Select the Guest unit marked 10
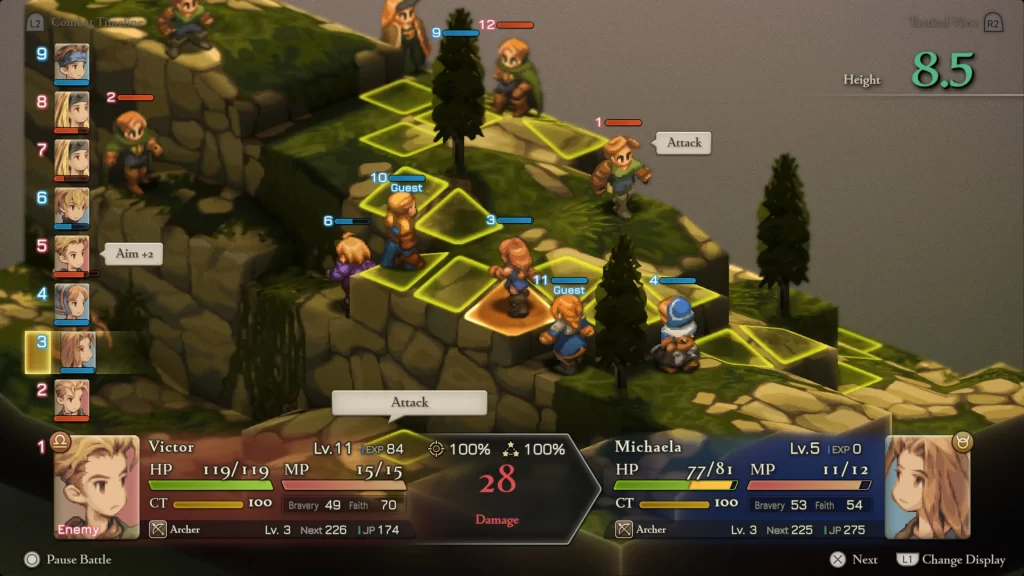The image size is (1024, 576). pyautogui.click(x=402, y=230)
